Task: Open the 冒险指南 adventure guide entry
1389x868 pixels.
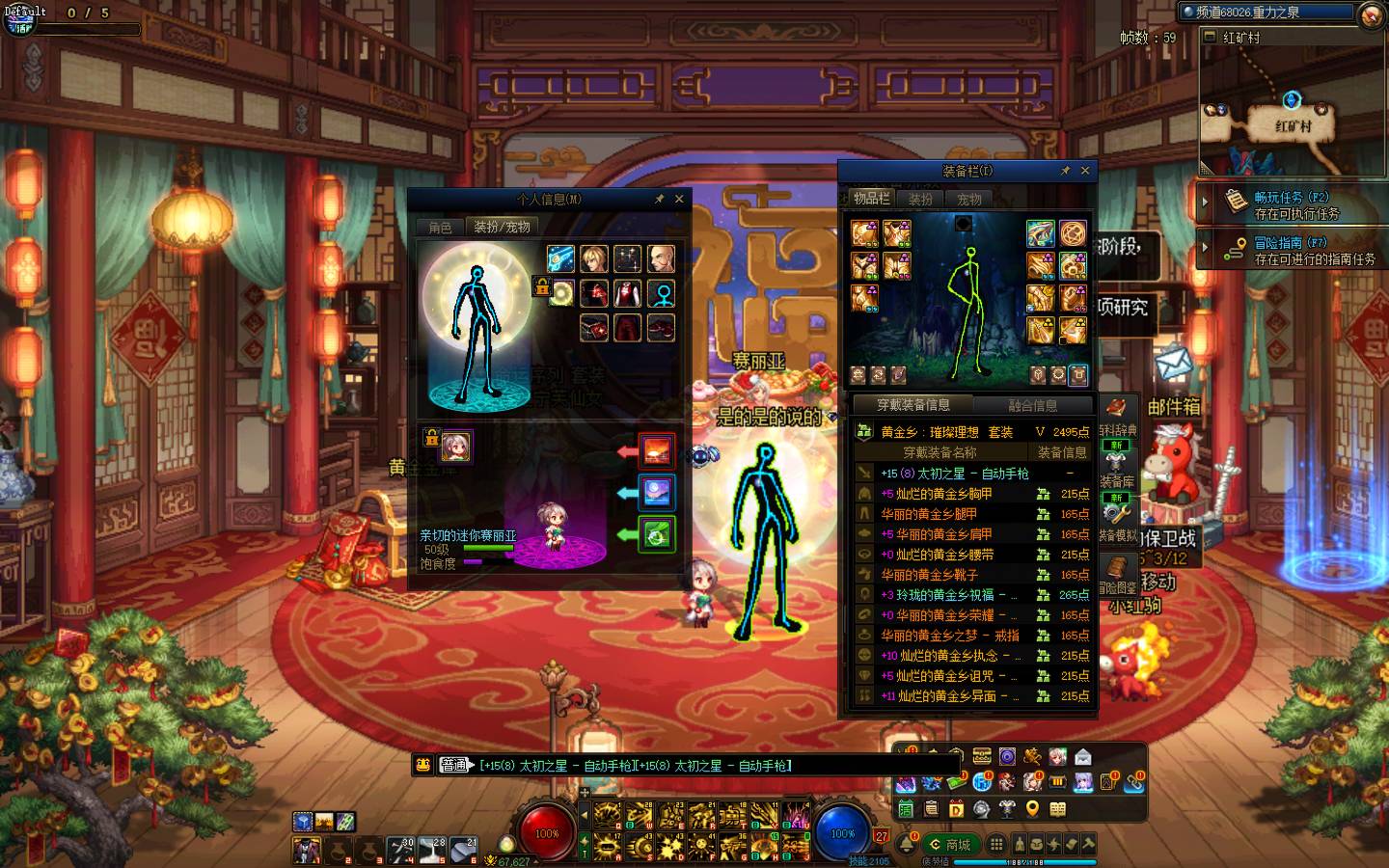Action: pos(1293,251)
